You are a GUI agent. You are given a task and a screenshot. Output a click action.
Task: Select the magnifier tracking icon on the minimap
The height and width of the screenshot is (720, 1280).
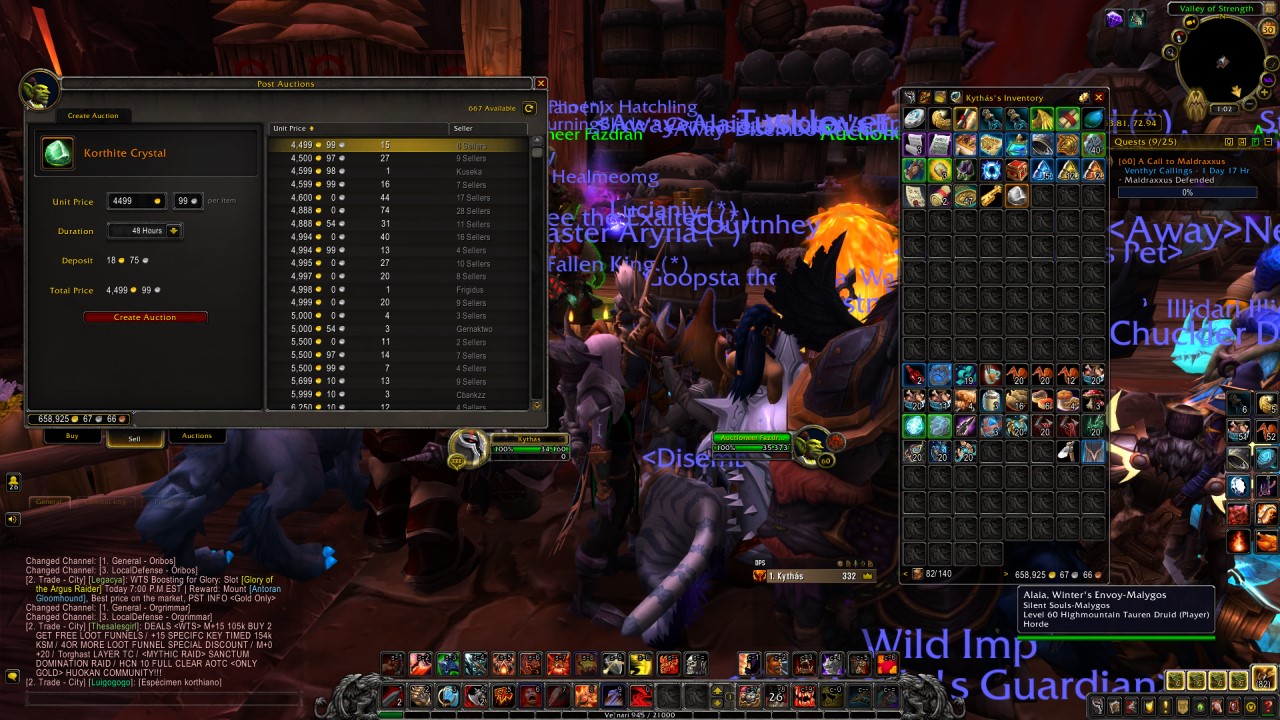[1169, 52]
